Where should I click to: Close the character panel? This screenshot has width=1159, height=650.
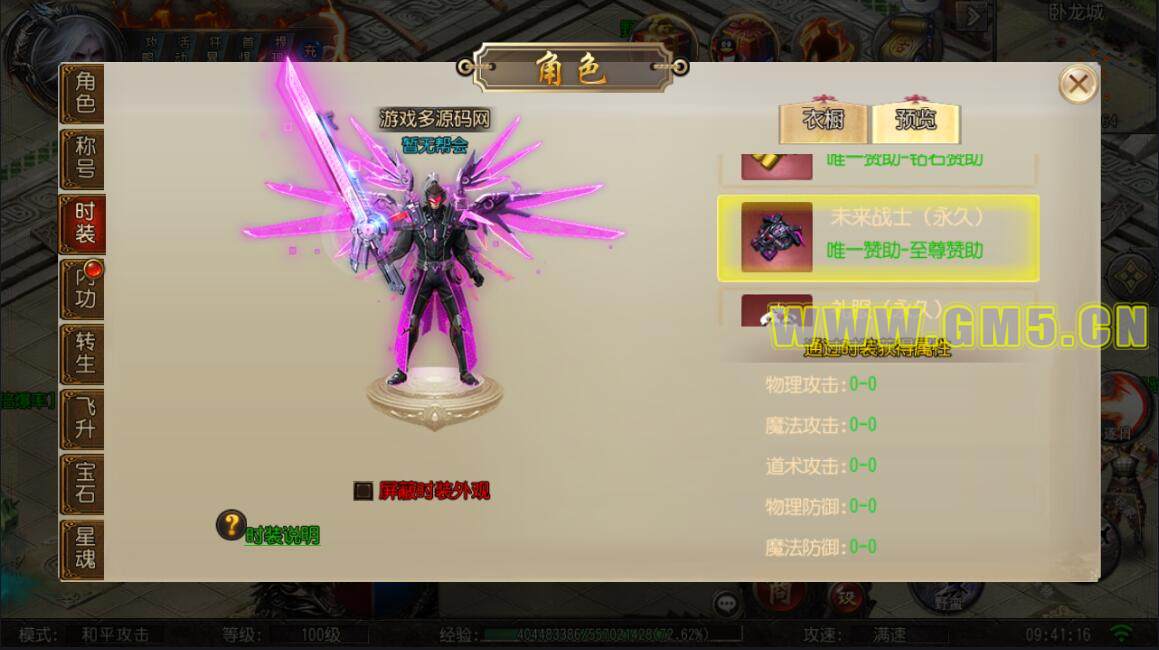(1077, 84)
